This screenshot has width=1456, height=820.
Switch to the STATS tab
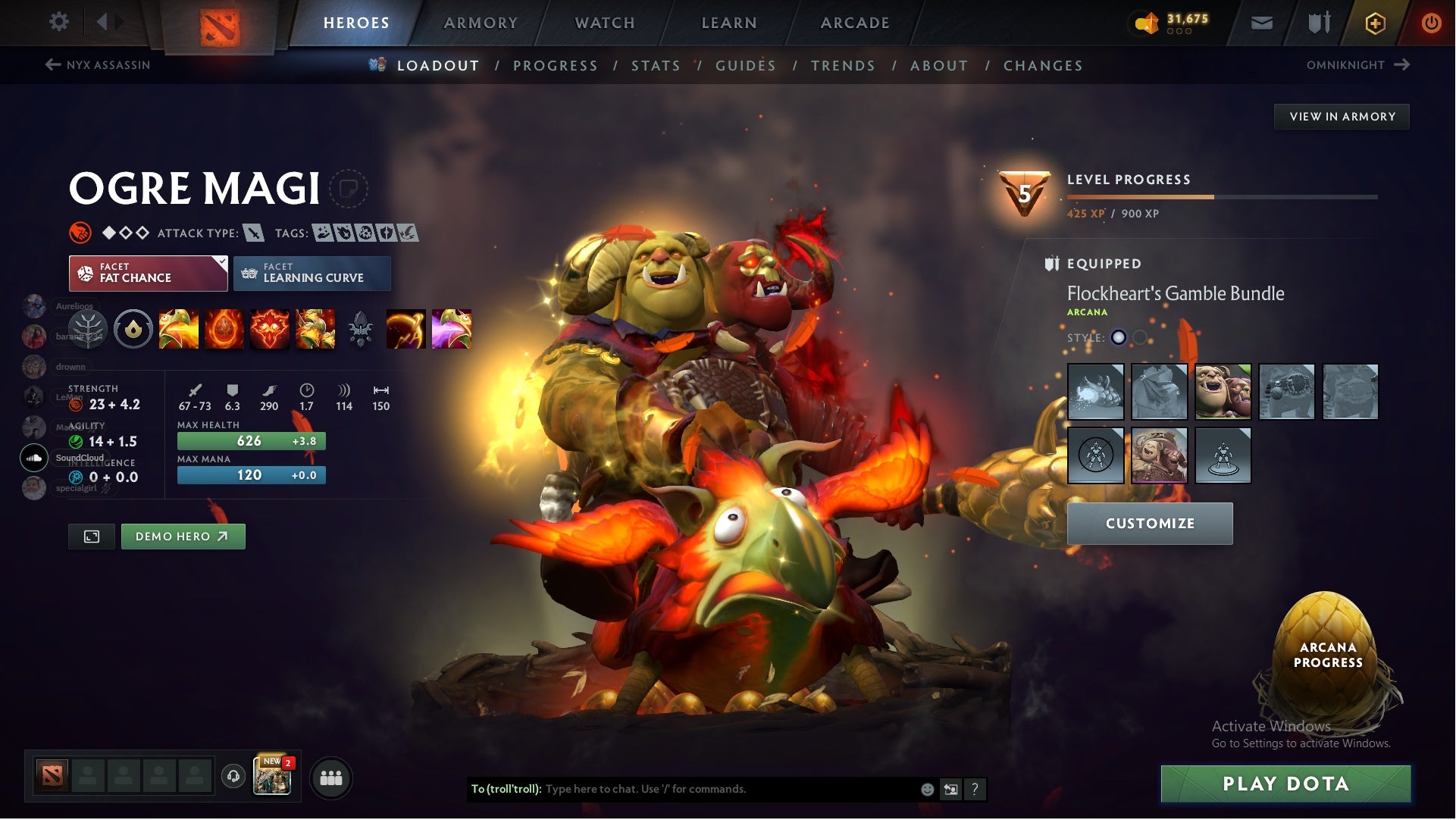(x=656, y=66)
